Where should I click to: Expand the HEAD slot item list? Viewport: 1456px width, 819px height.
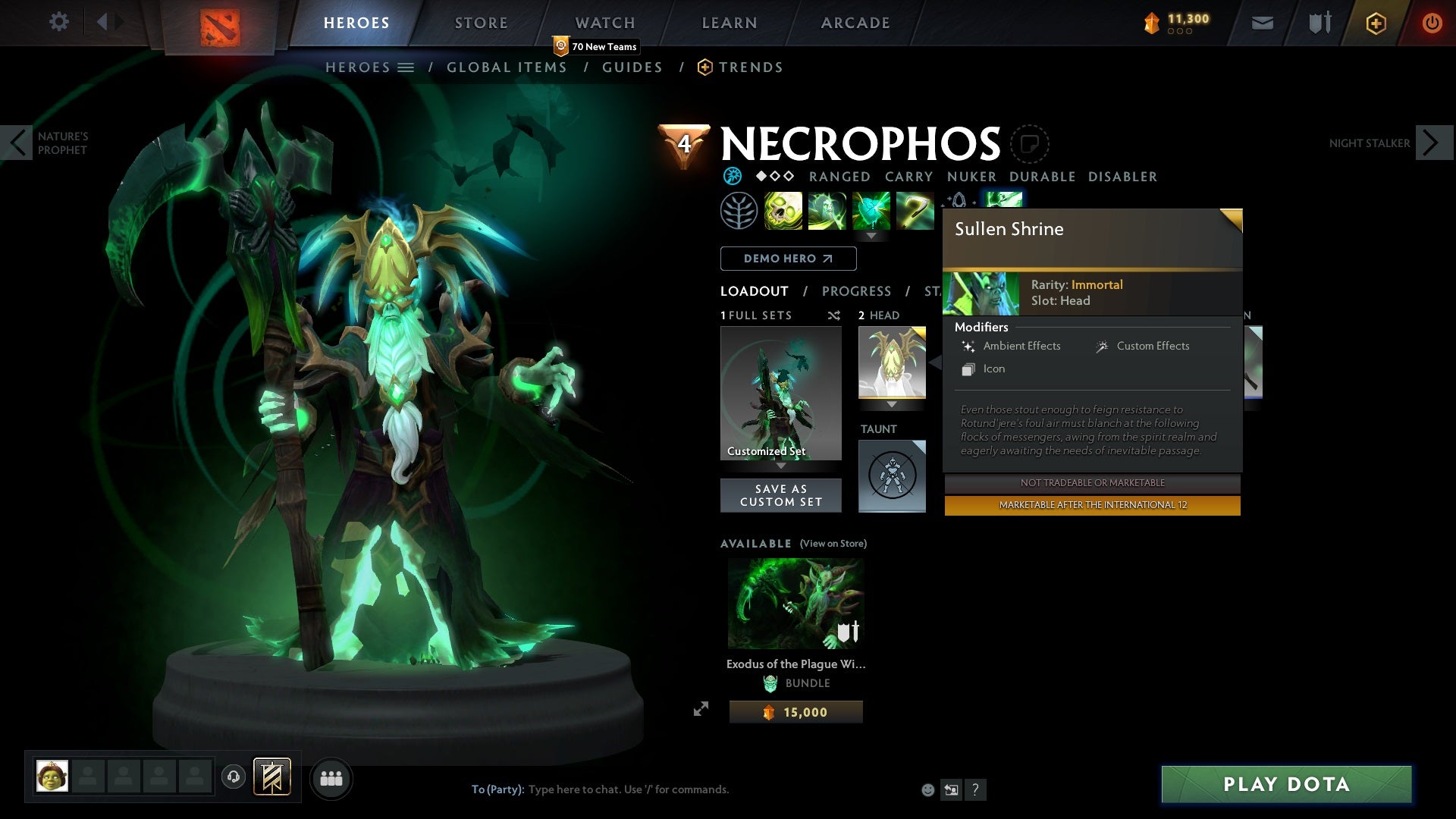[893, 406]
